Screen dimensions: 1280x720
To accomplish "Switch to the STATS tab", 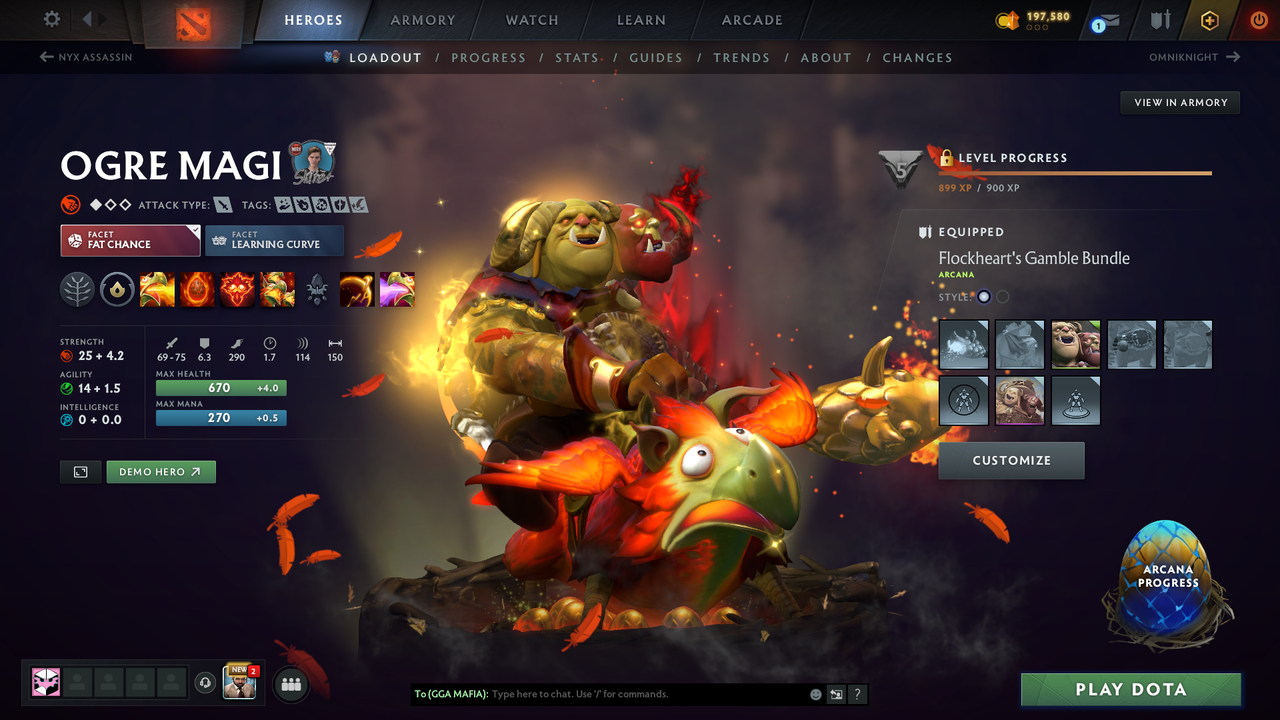I will point(577,57).
